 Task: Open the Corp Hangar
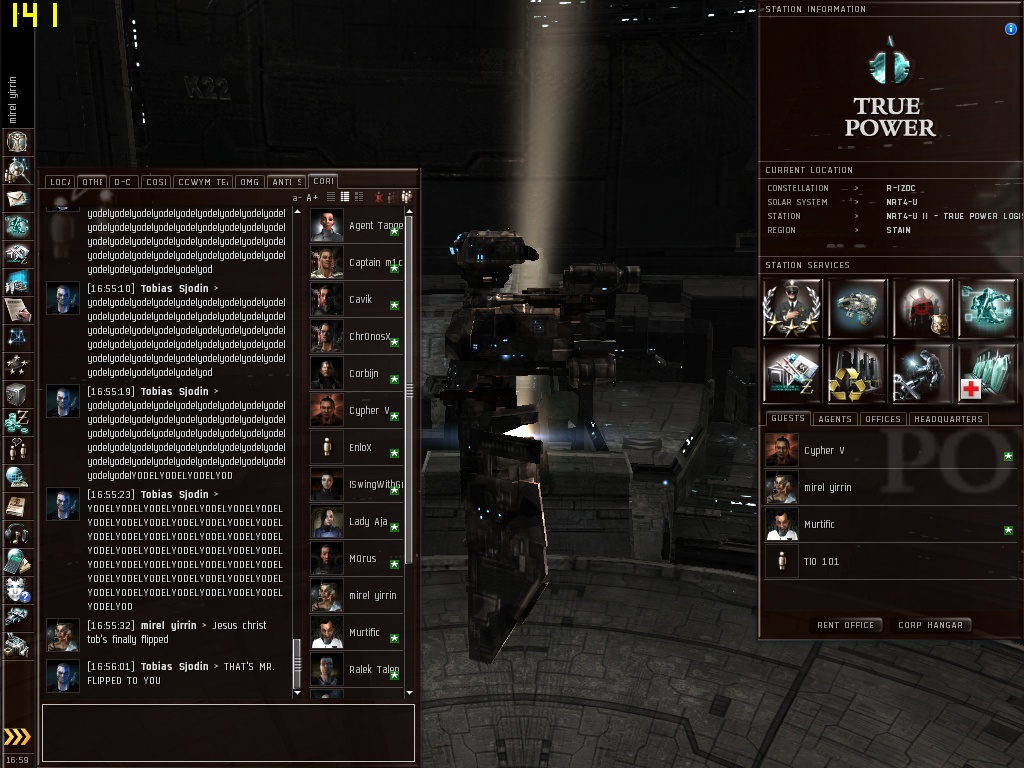tap(930, 625)
